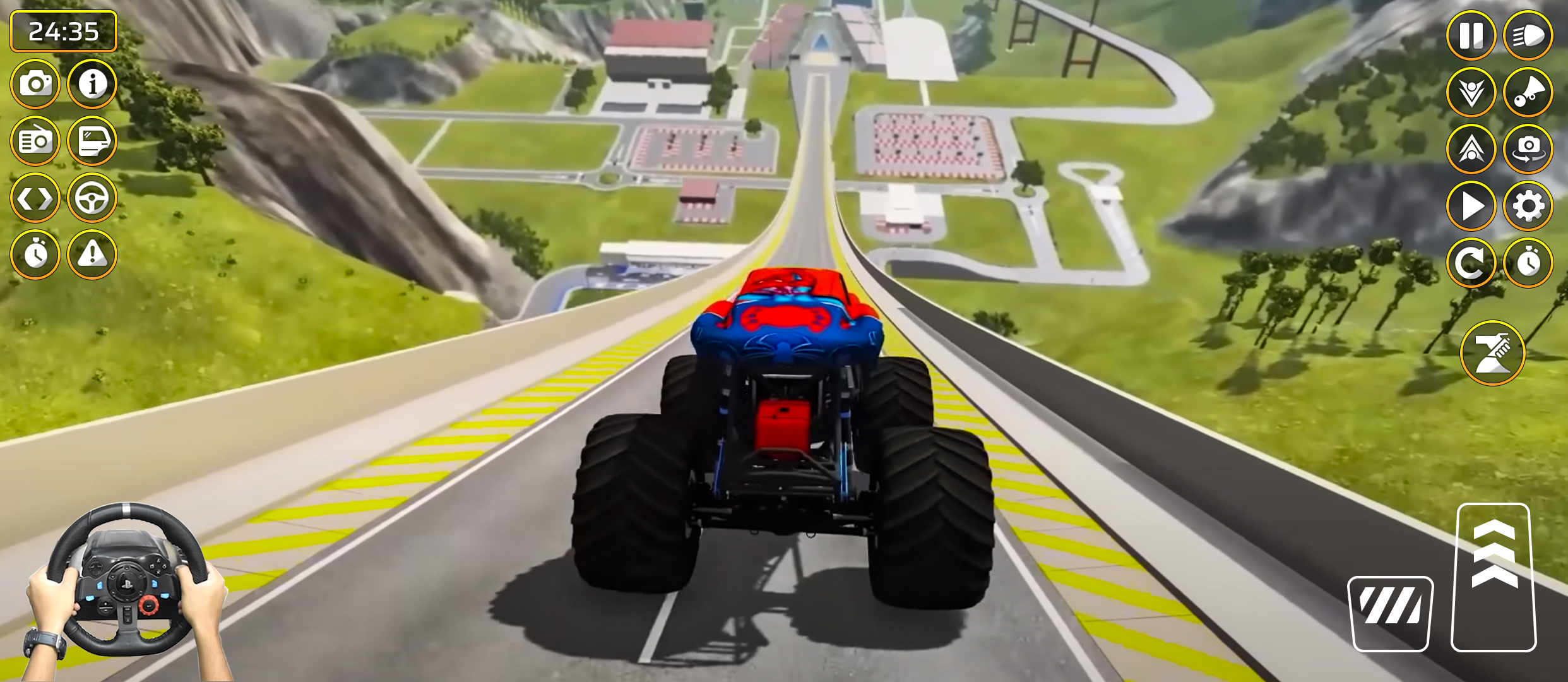Switch to left-right arrow steering controls
This screenshot has height=682, width=1568.
coord(36,197)
